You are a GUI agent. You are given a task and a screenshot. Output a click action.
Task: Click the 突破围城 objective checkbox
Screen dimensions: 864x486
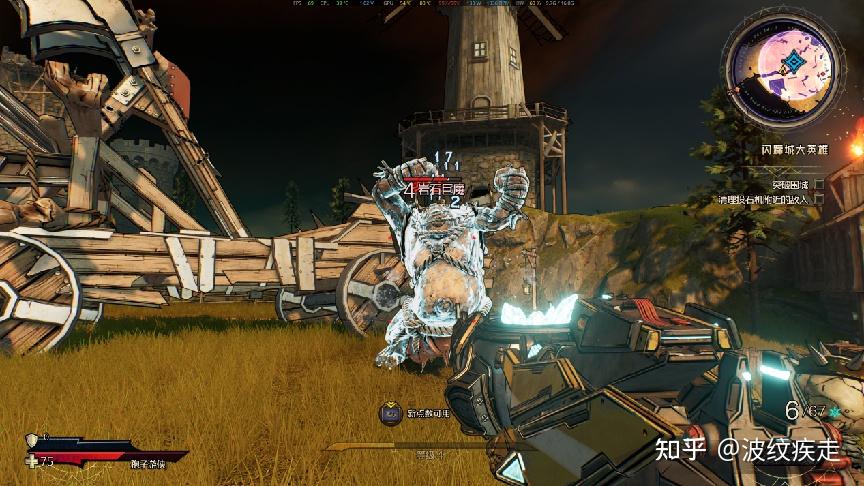coord(819,184)
